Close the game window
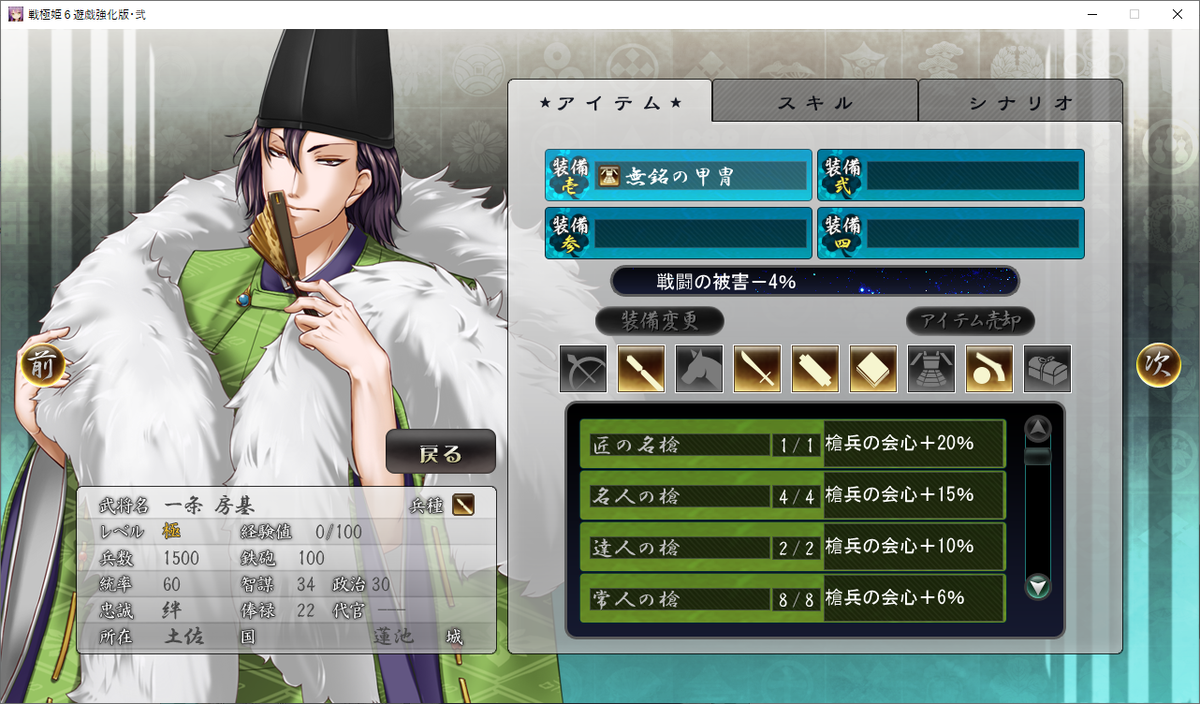This screenshot has width=1200, height=704. [1176, 14]
